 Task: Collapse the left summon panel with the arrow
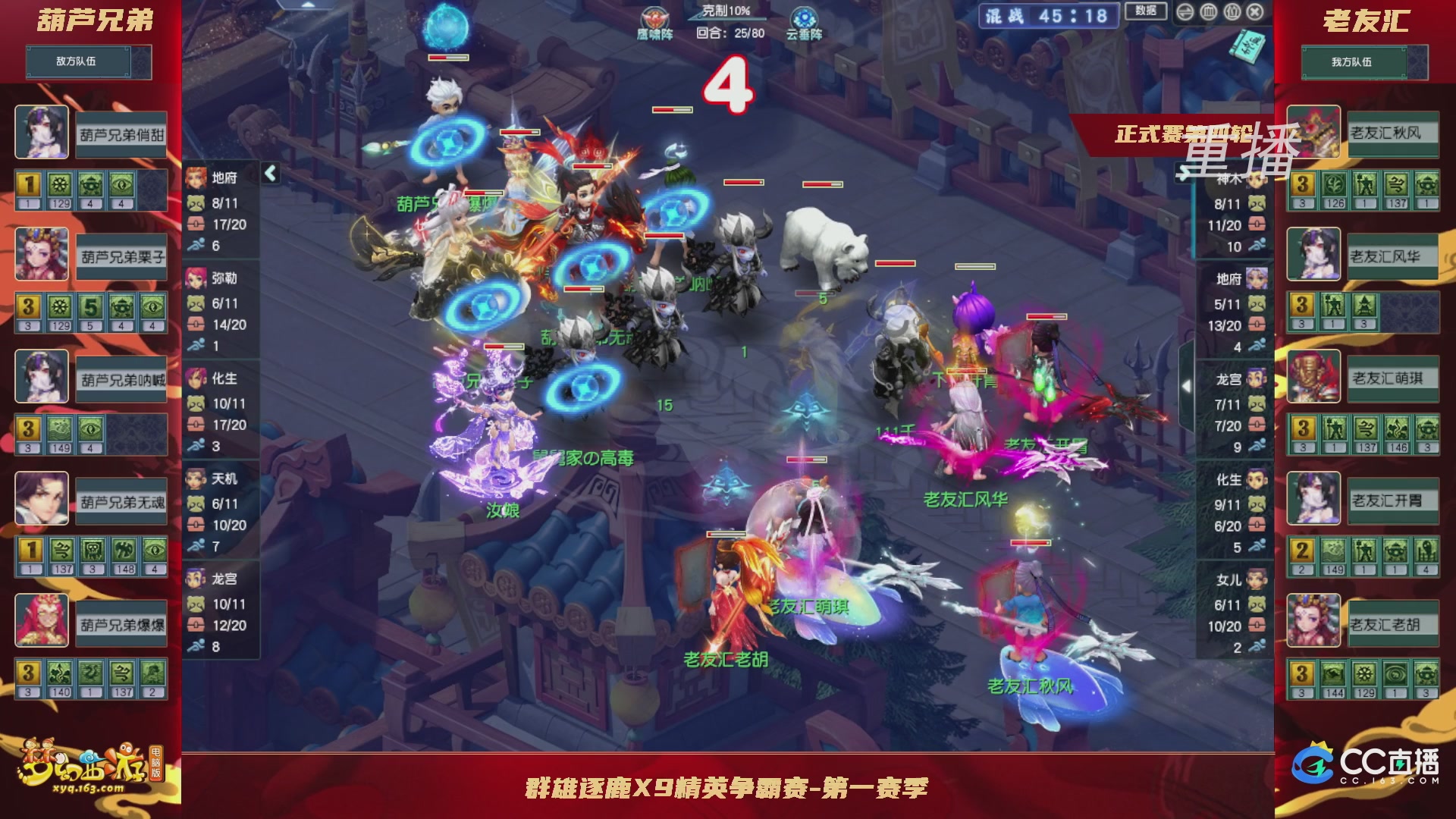pos(271,173)
